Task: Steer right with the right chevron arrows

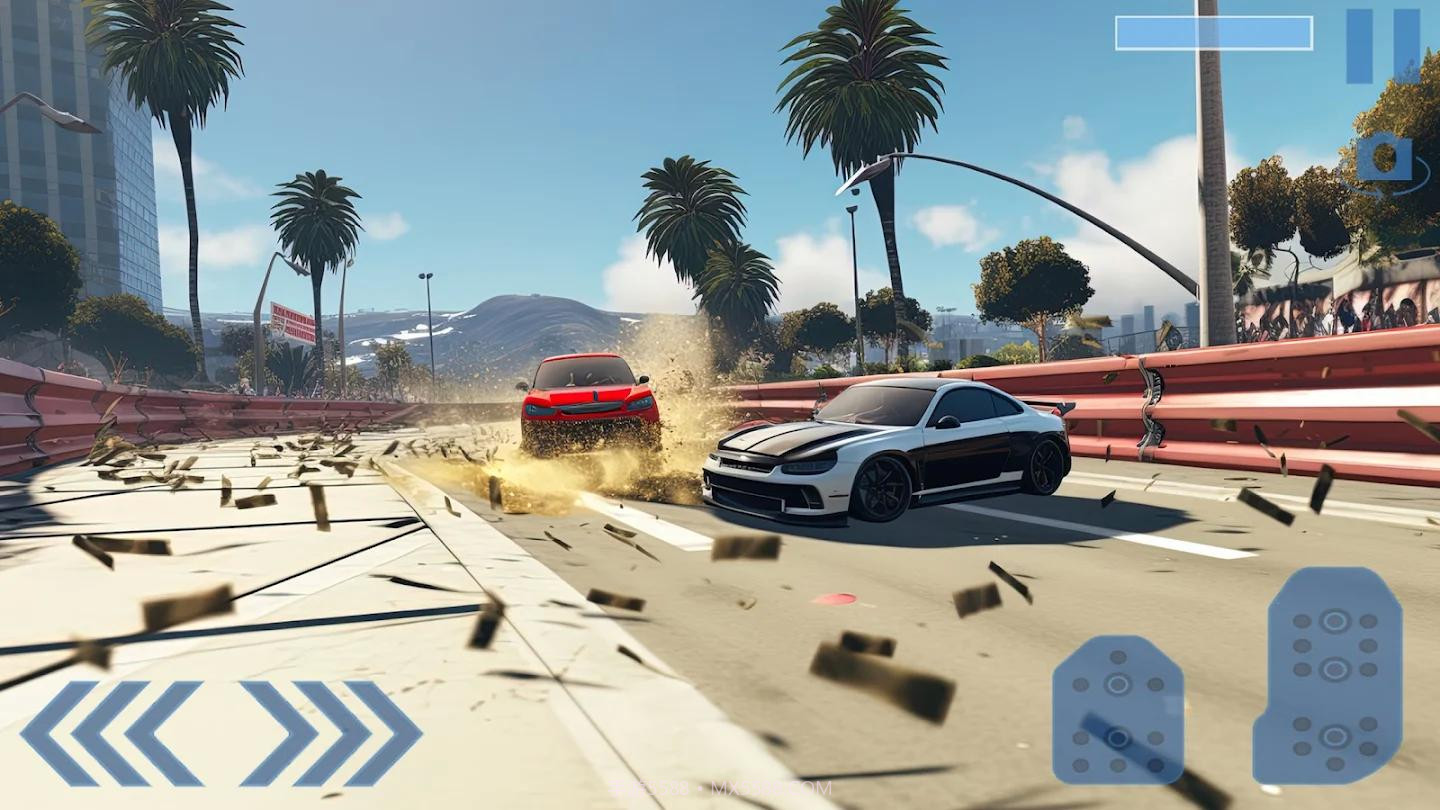Action: 332,734
